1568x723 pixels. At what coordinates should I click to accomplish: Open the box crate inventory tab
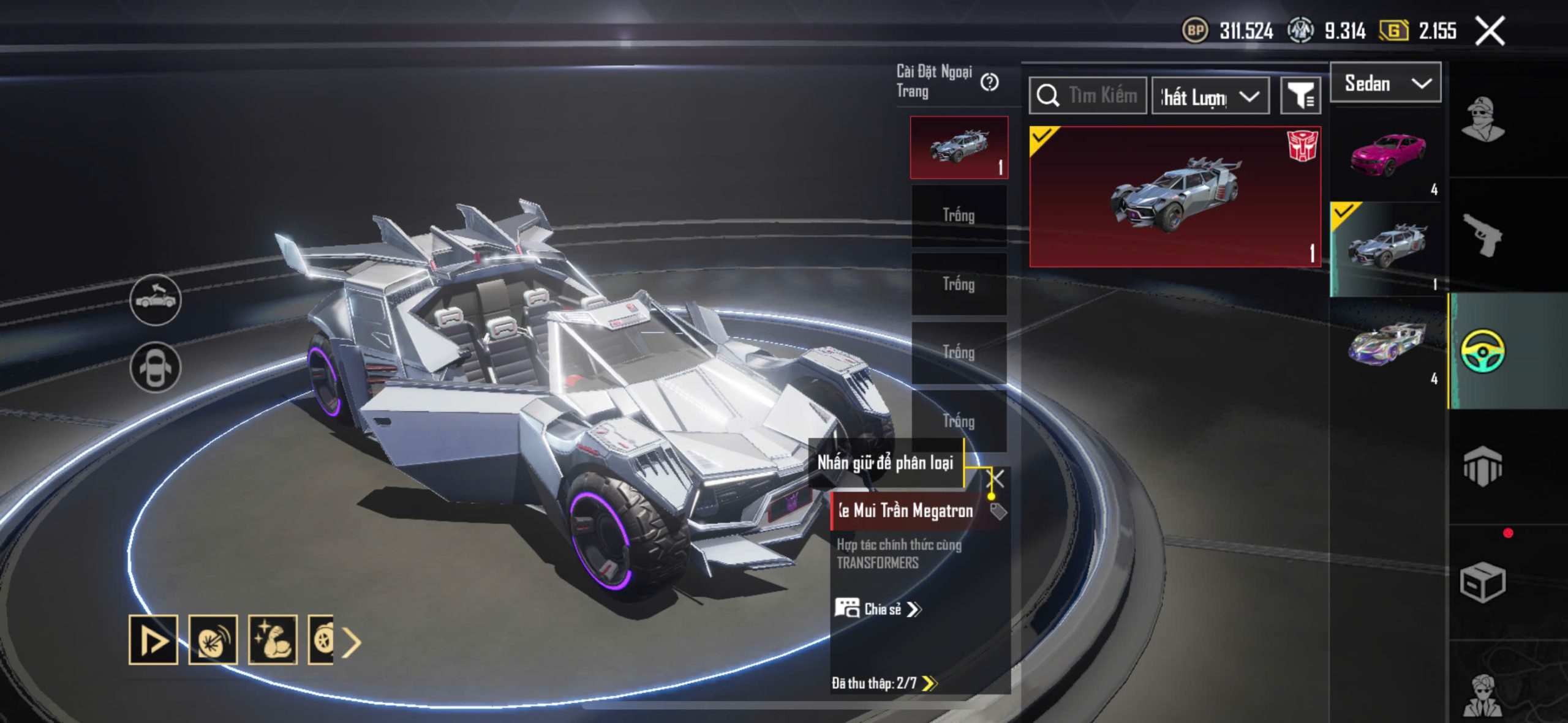(x=1482, y=582)
